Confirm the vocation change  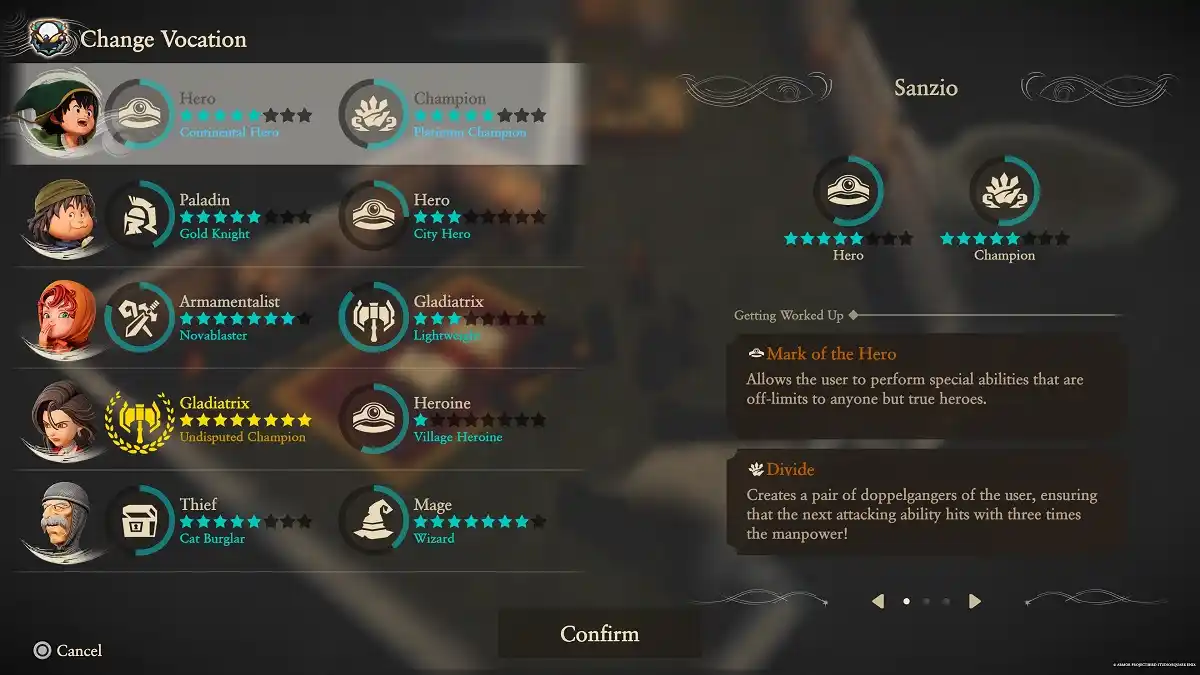(599, 634)
